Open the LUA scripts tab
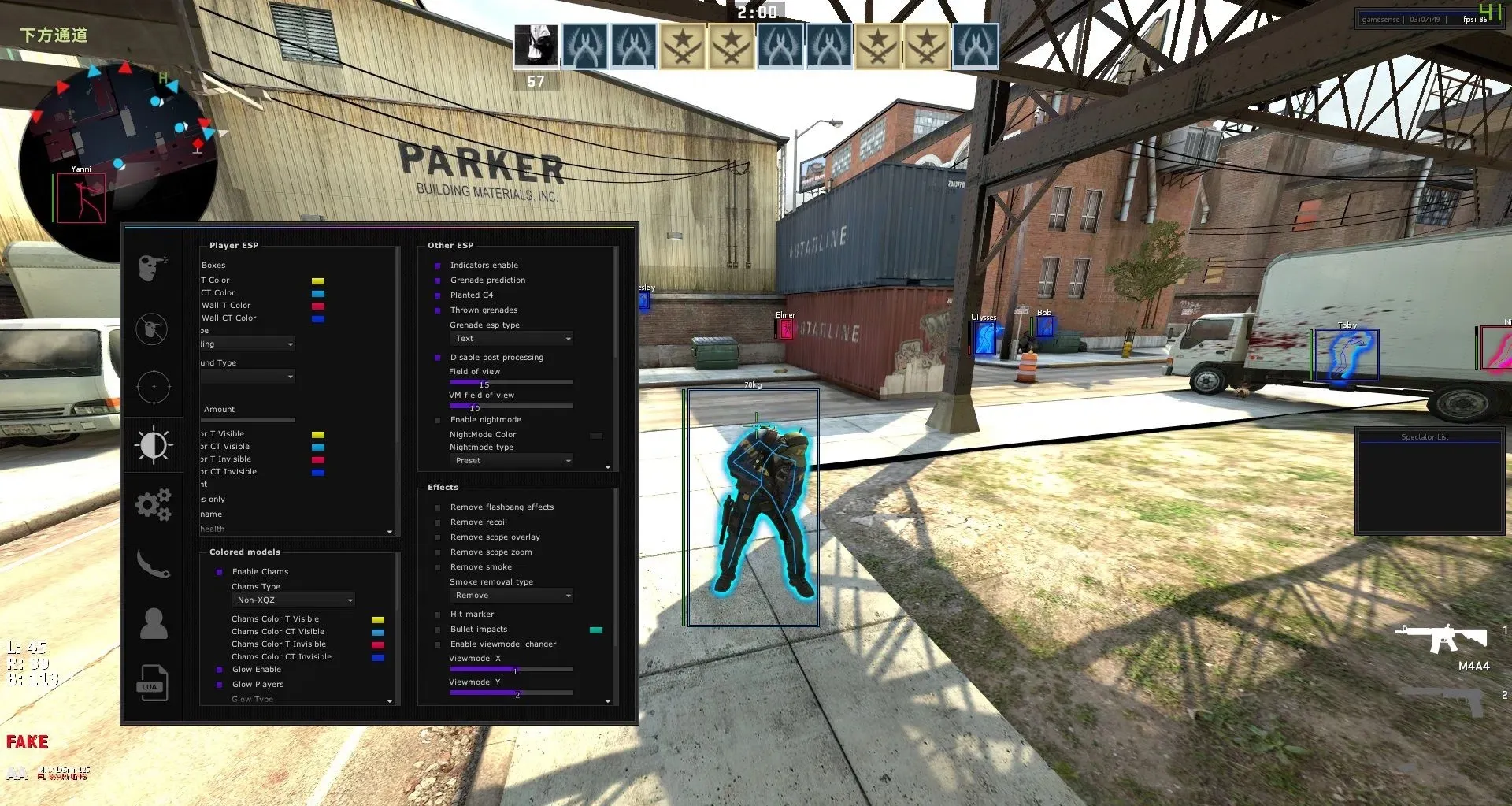Screen dimensions: 1512x806 154,683
